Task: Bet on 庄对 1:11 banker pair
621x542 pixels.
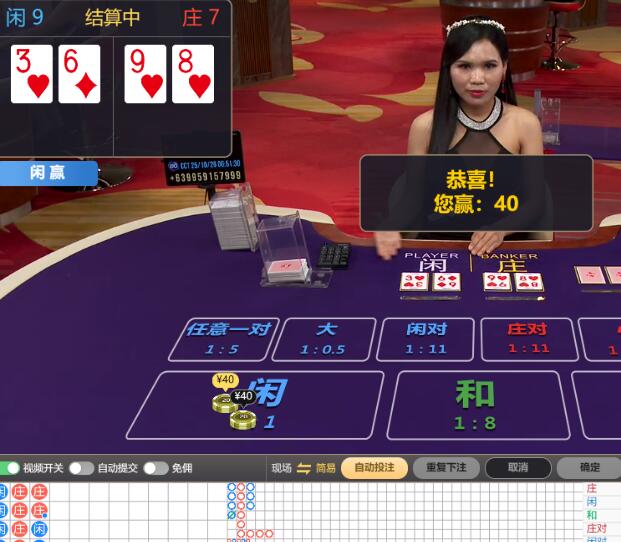Action: click(x=528, y=339)
